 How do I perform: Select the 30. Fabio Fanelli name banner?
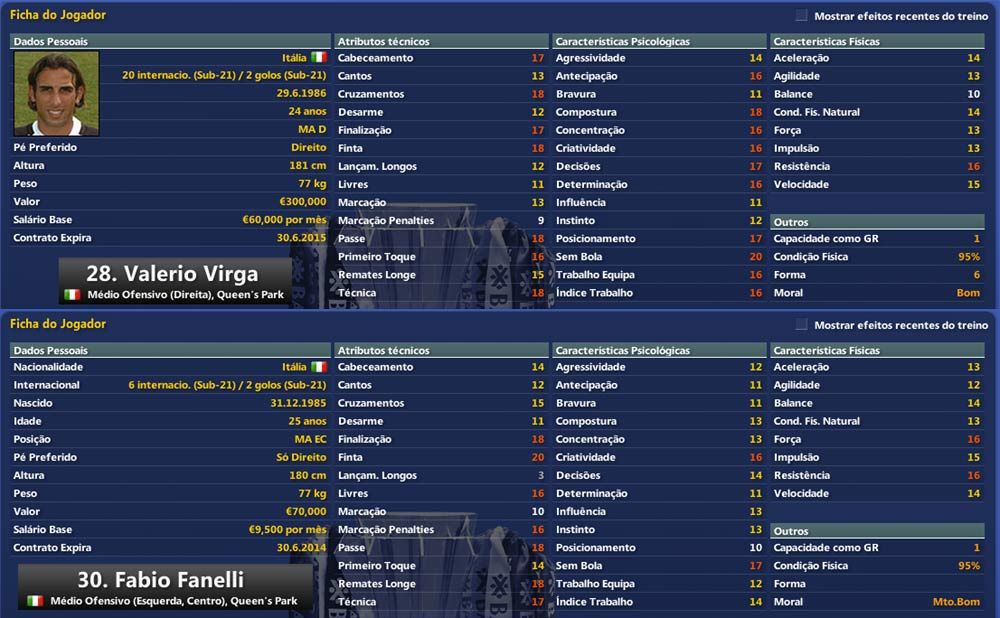point(162,580)
